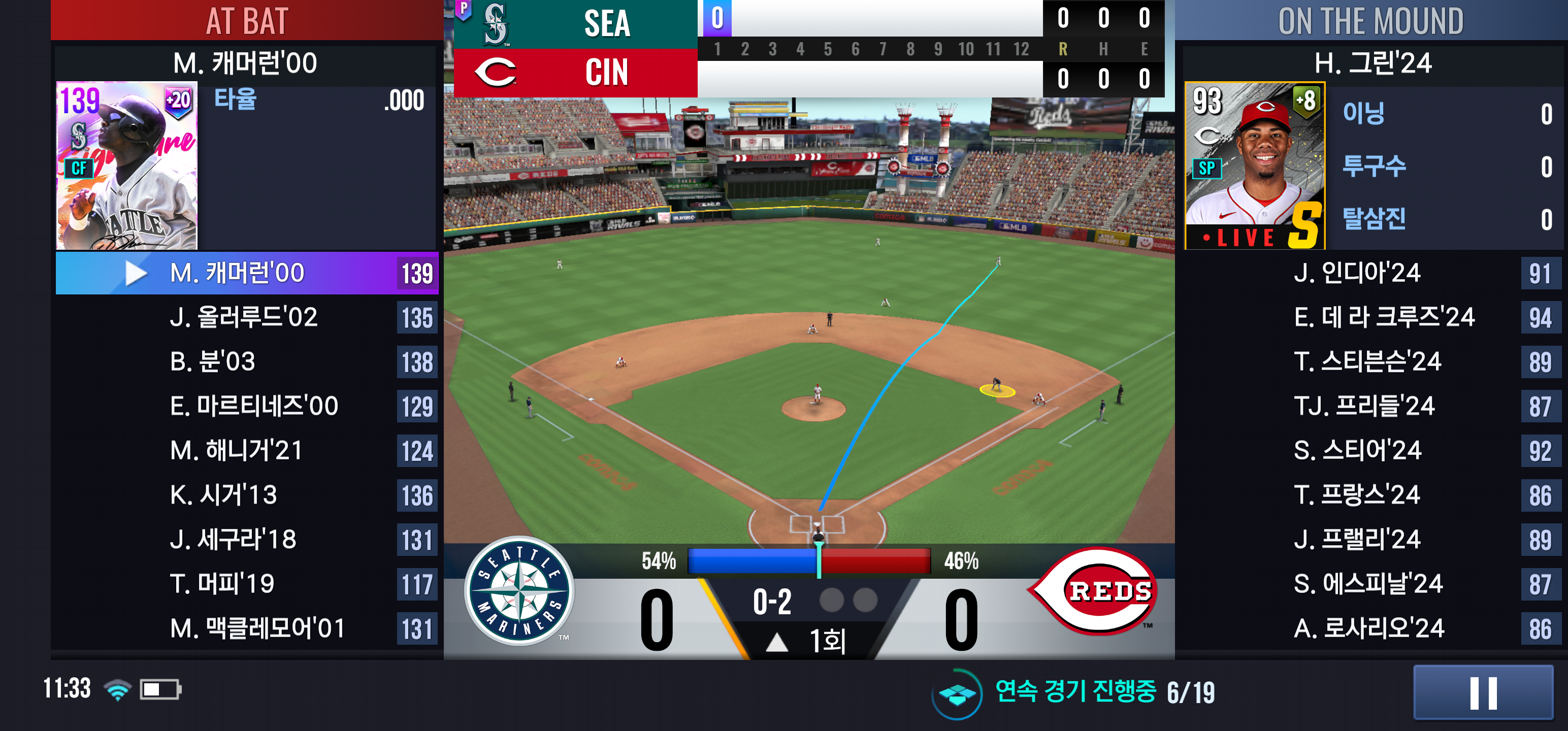Select T. 머피'19 lineup row
The image size is (1568, 731).
246,584
